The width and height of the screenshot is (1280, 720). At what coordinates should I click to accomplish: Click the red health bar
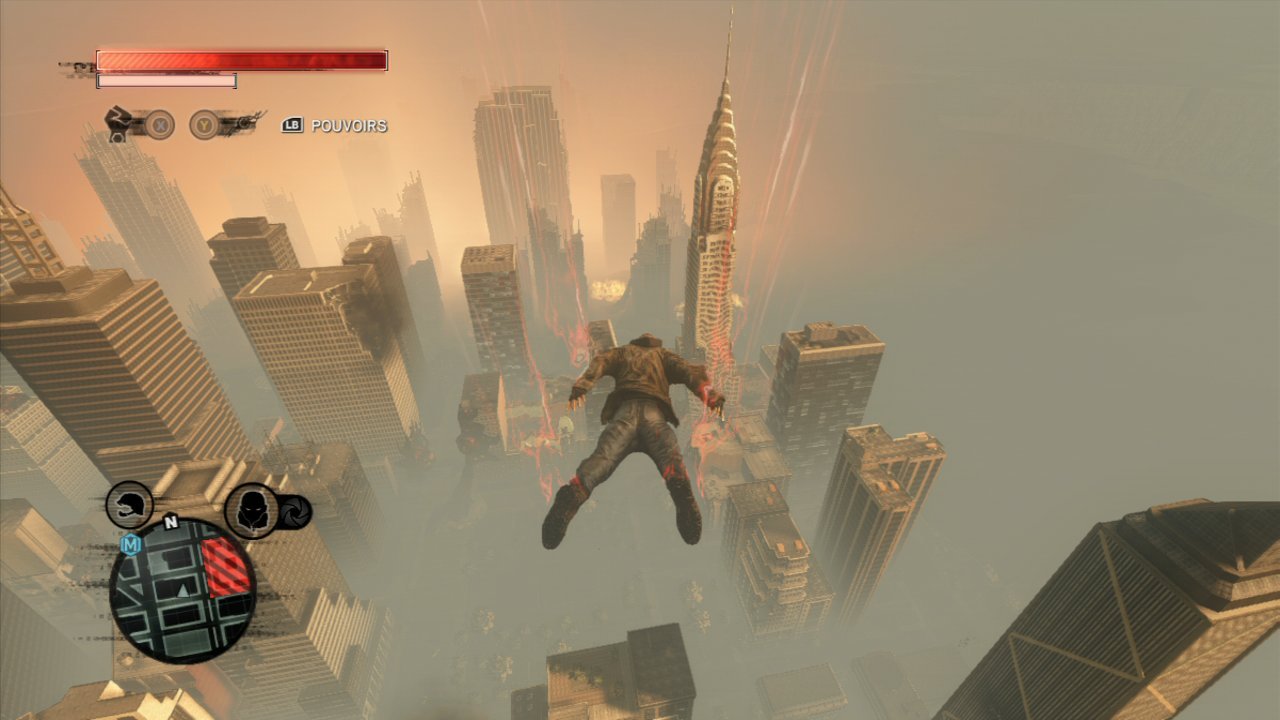pos(240,60)
